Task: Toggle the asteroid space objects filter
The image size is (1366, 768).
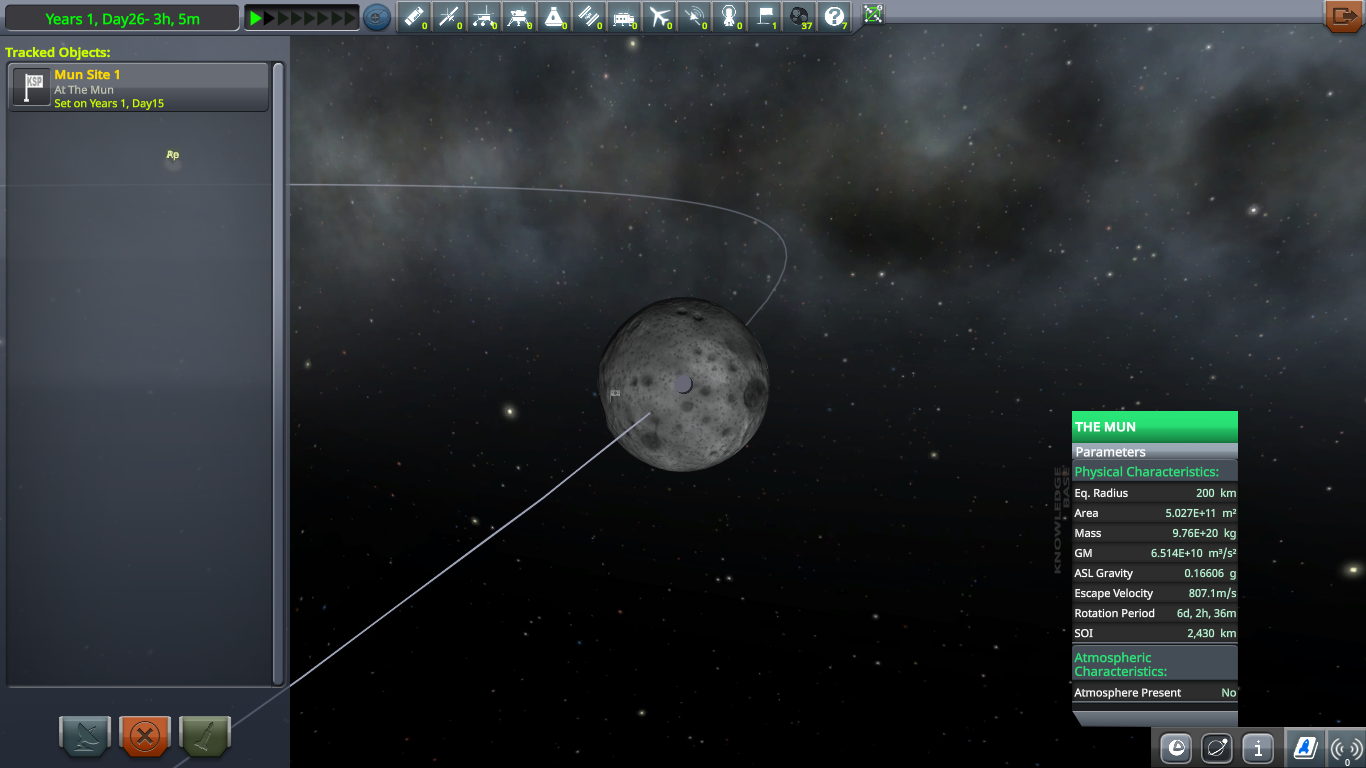Action: point(797,17)
